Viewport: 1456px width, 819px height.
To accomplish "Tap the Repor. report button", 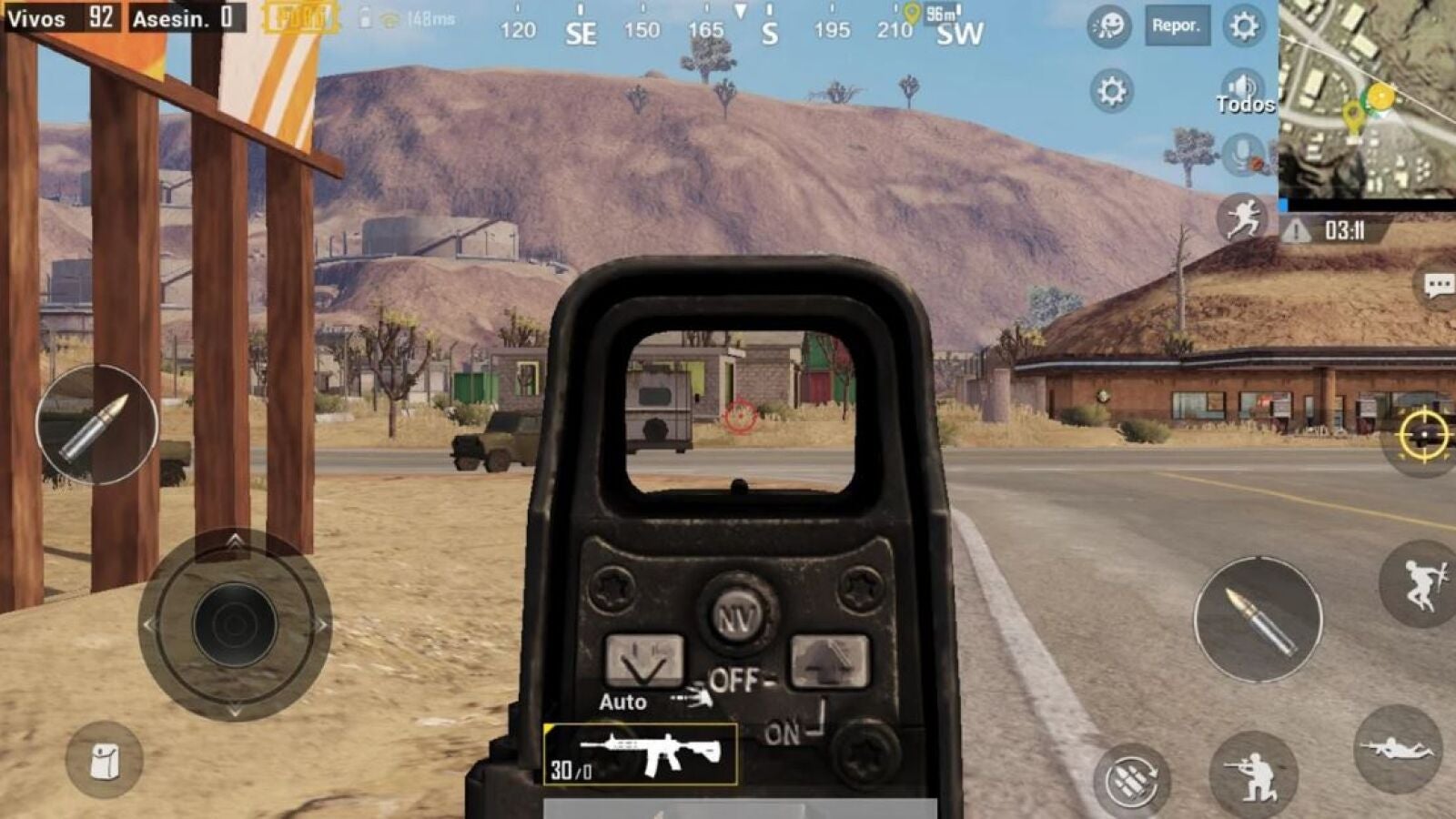I will 1176,25.
